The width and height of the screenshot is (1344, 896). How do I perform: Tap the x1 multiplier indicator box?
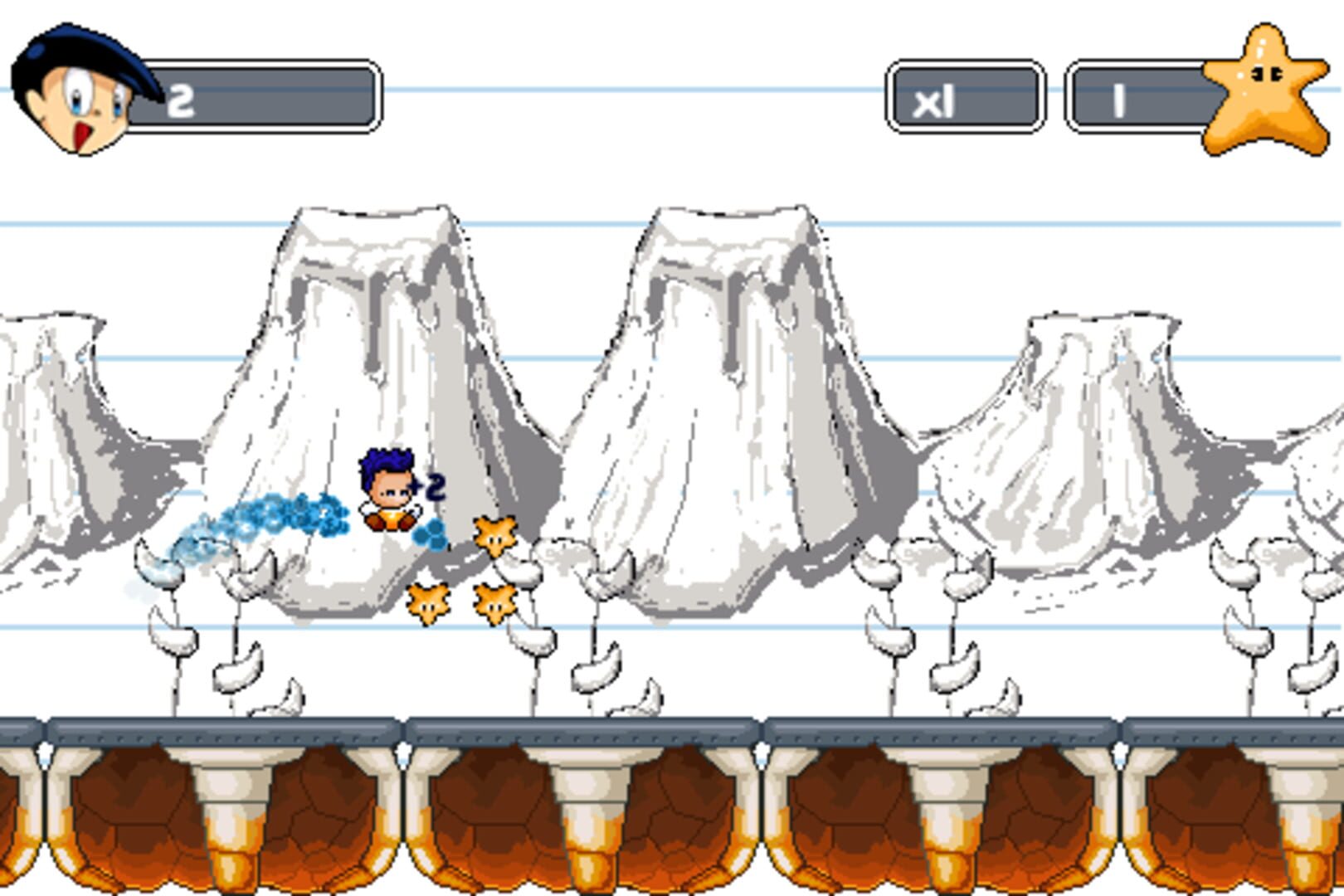966,93
